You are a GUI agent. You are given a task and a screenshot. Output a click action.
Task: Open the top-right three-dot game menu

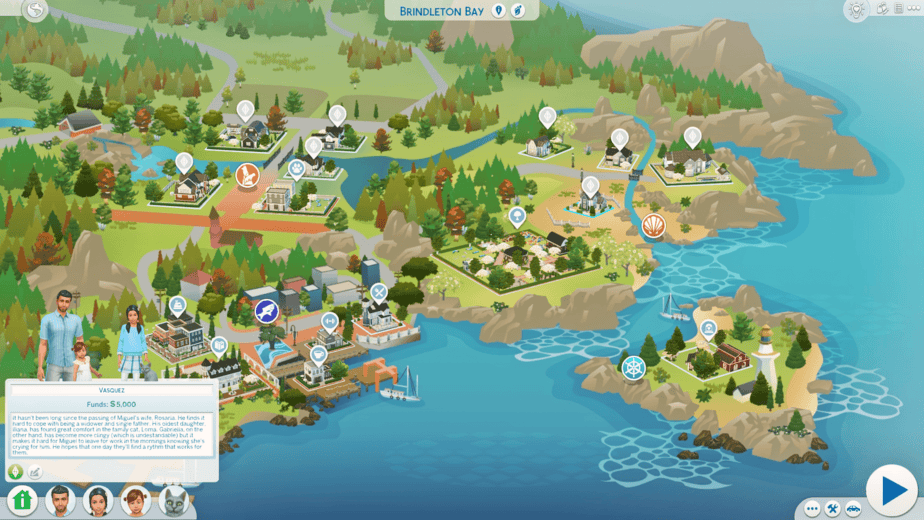(913, 9)
